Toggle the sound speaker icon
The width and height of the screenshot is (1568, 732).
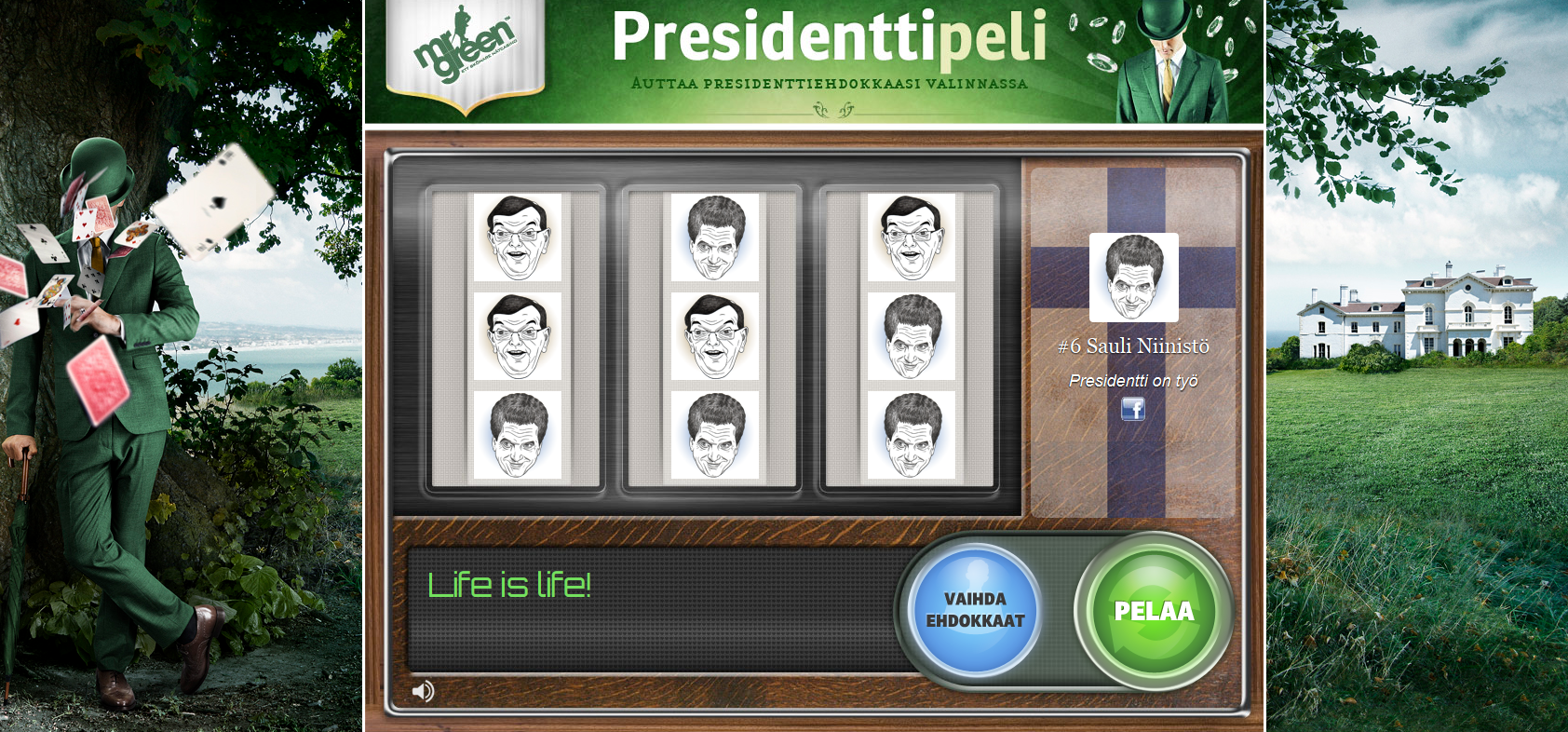423,691
